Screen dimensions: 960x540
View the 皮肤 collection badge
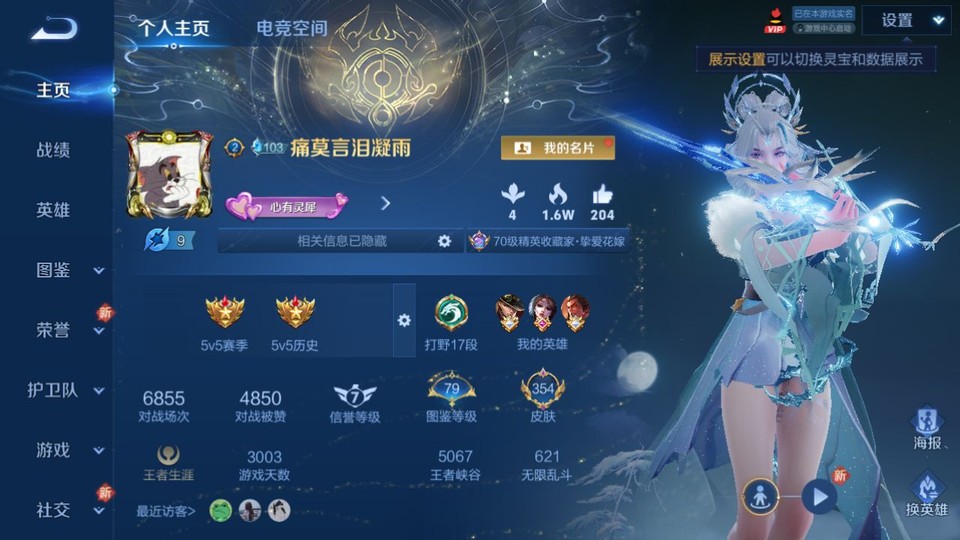[x=543, y=398]
